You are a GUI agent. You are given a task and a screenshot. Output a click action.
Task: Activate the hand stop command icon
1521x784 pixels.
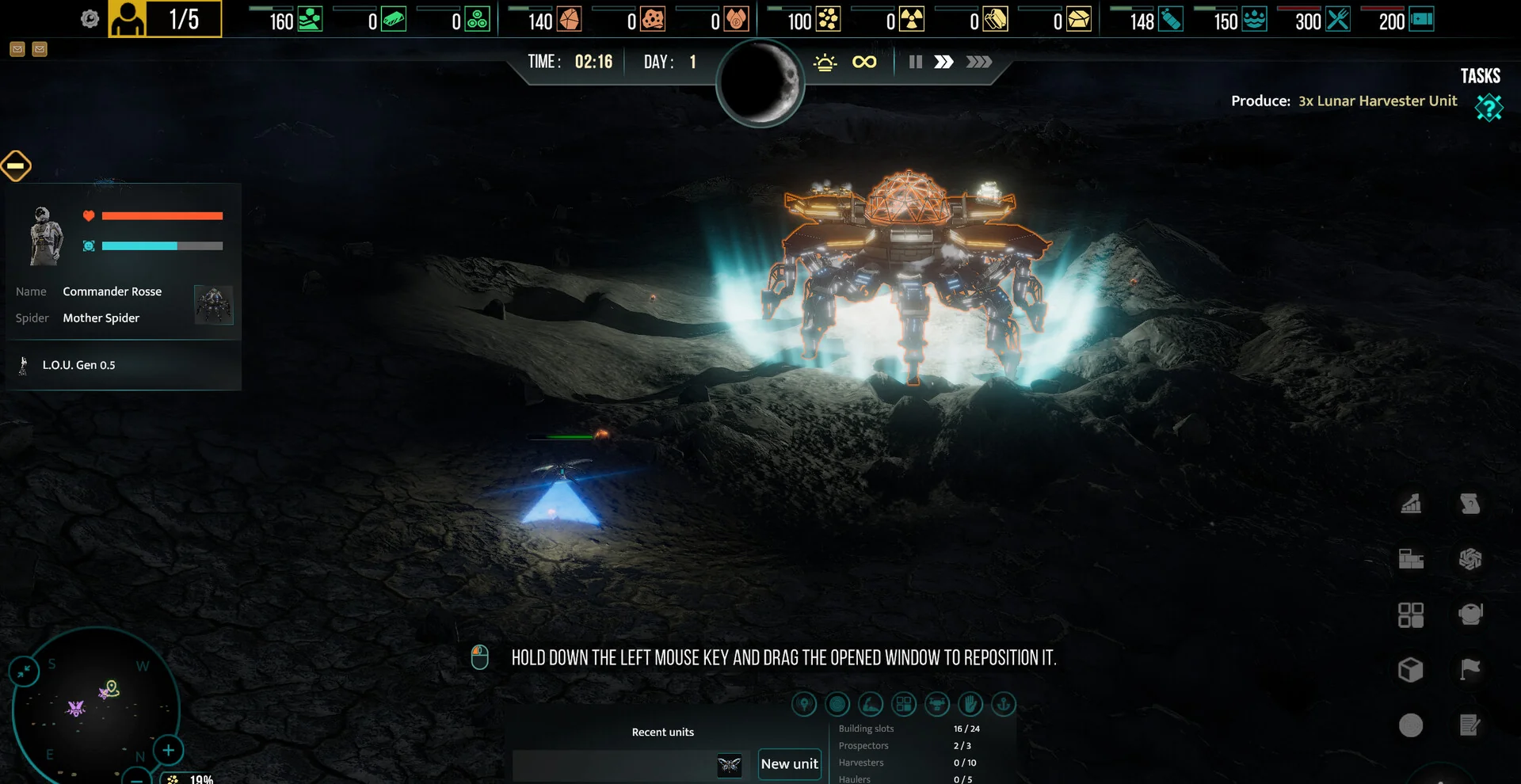[970, 704]
